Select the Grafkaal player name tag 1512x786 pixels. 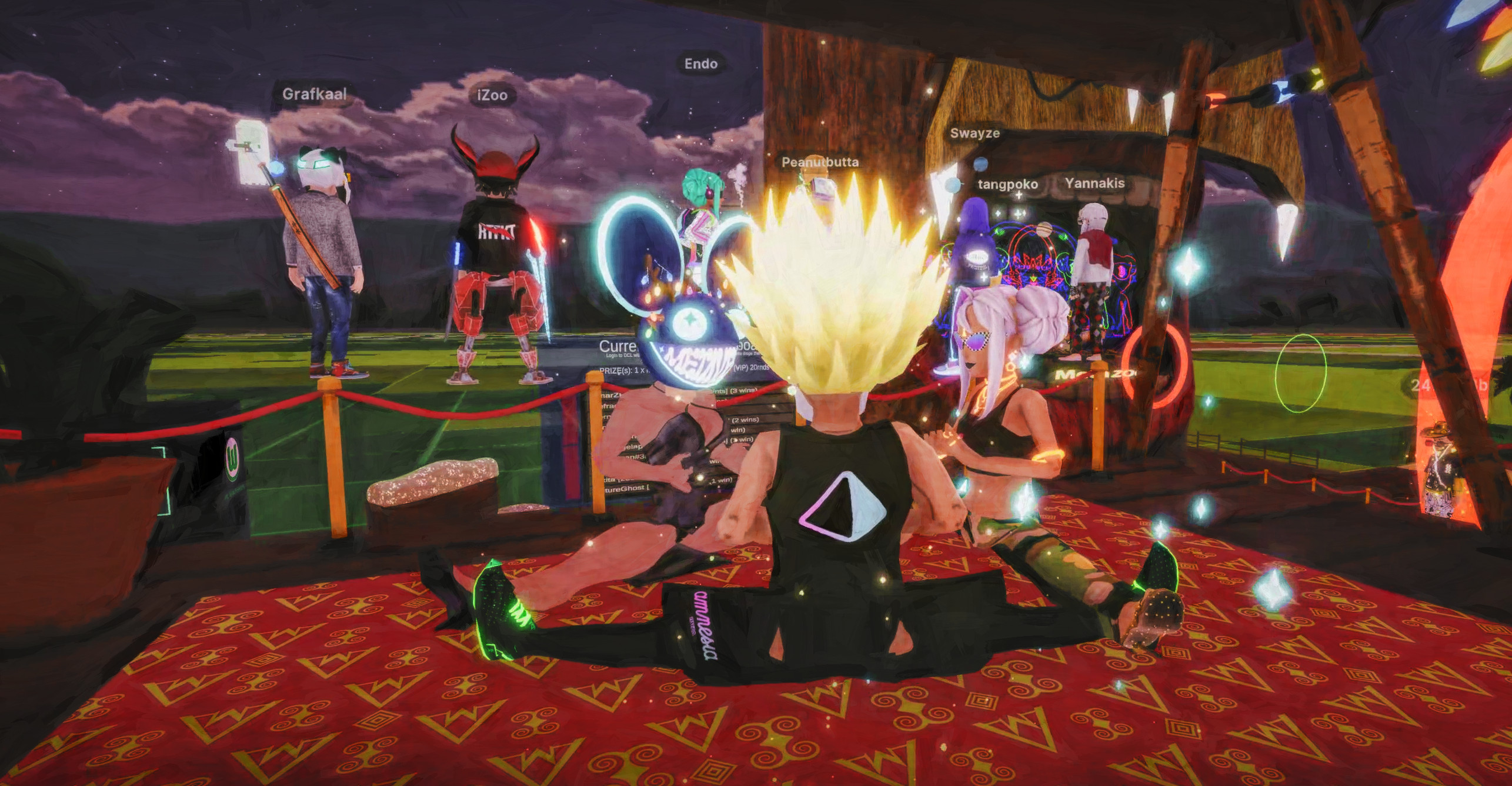pyautogui.click(x=314, y=94)
